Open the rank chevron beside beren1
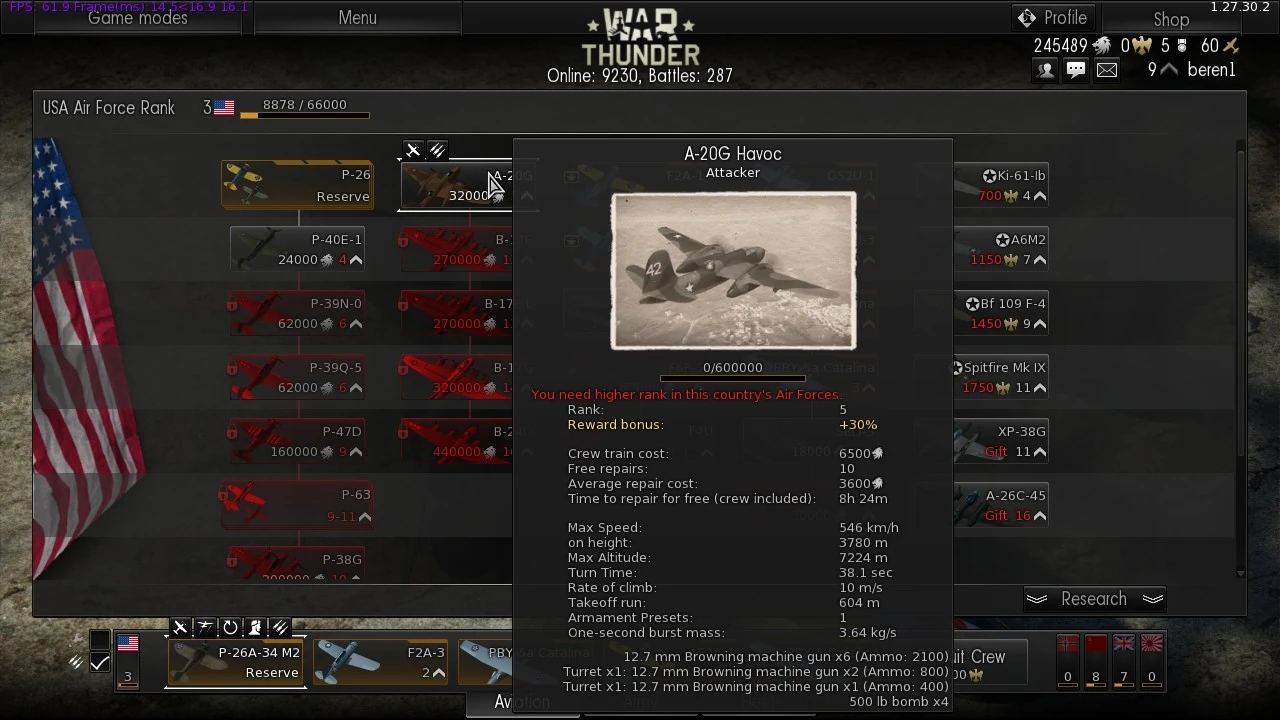The width and height of the screenshot is (1280, 720). pyautogui.click(x=1167, y=69)
